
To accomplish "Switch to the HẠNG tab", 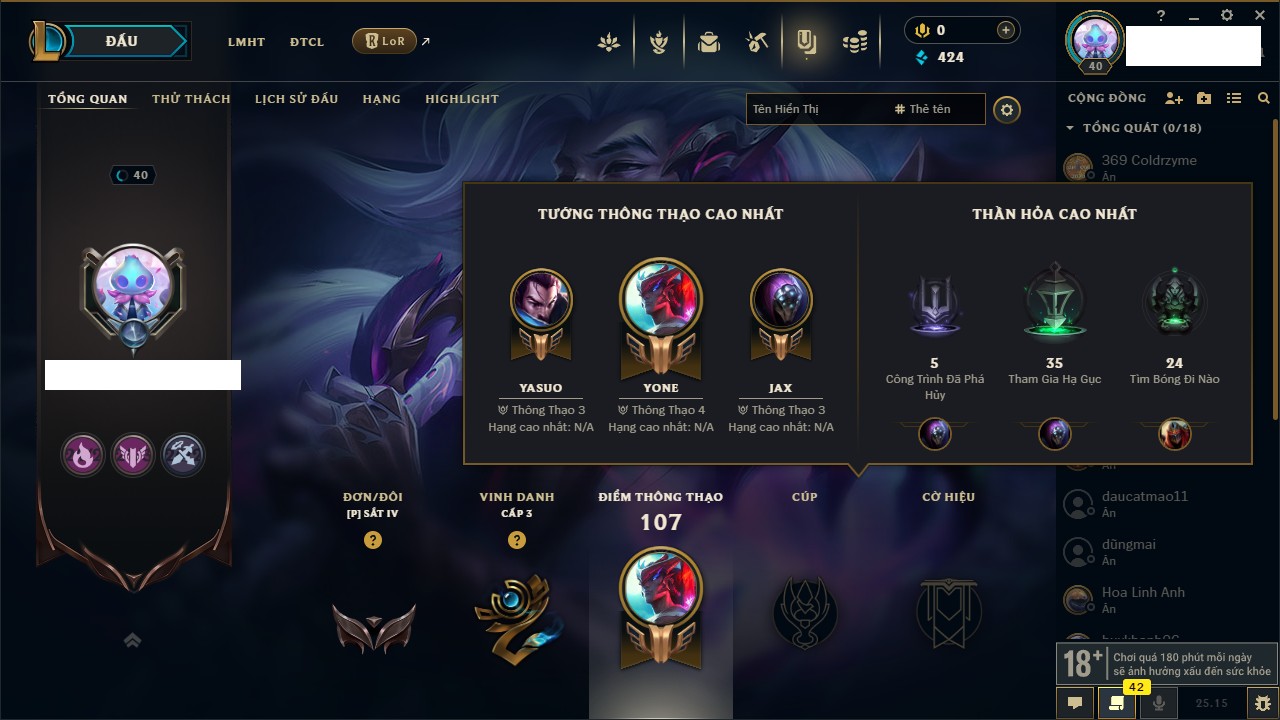I will point(381,99).
